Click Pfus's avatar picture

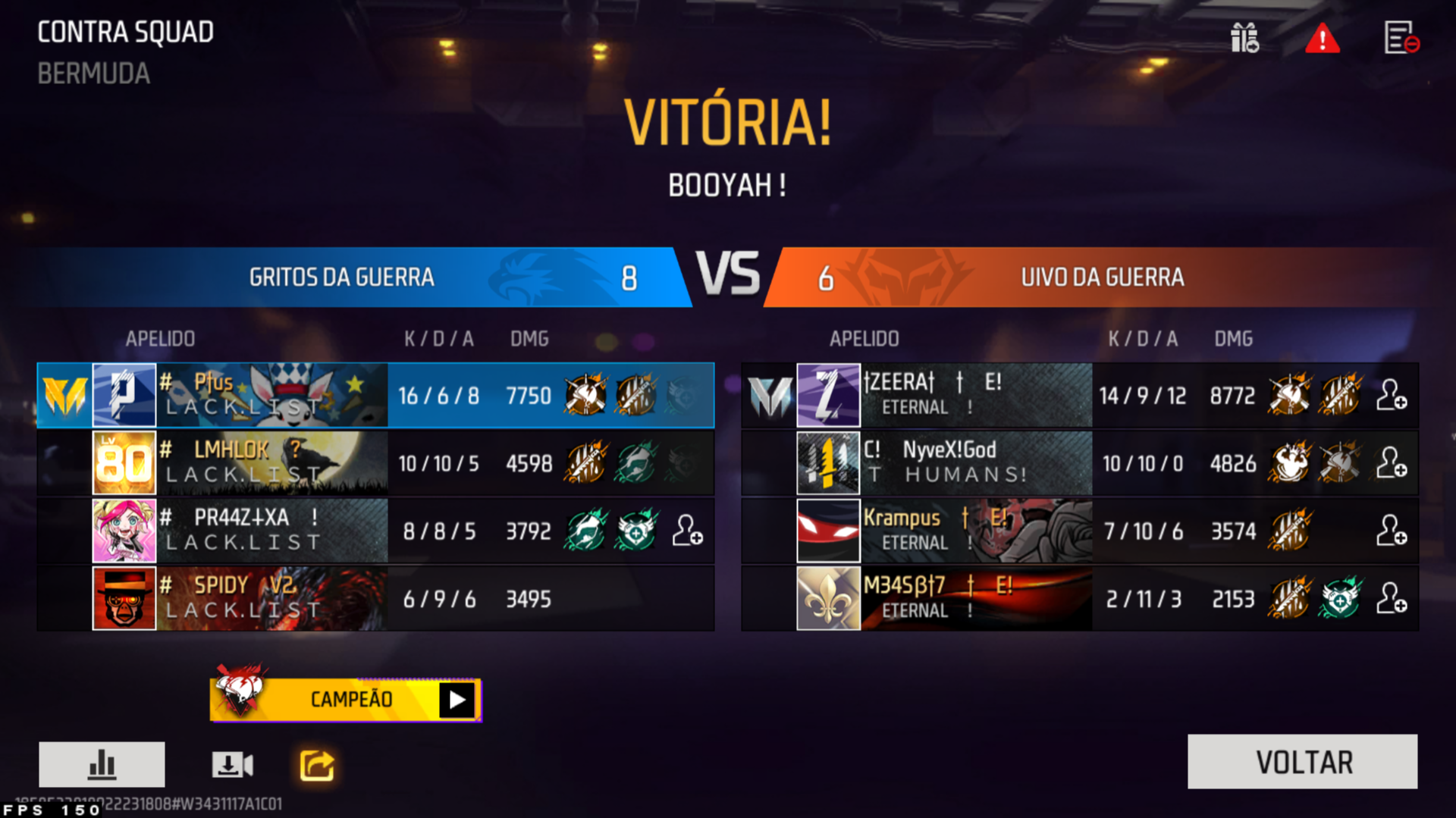point(124,395)
